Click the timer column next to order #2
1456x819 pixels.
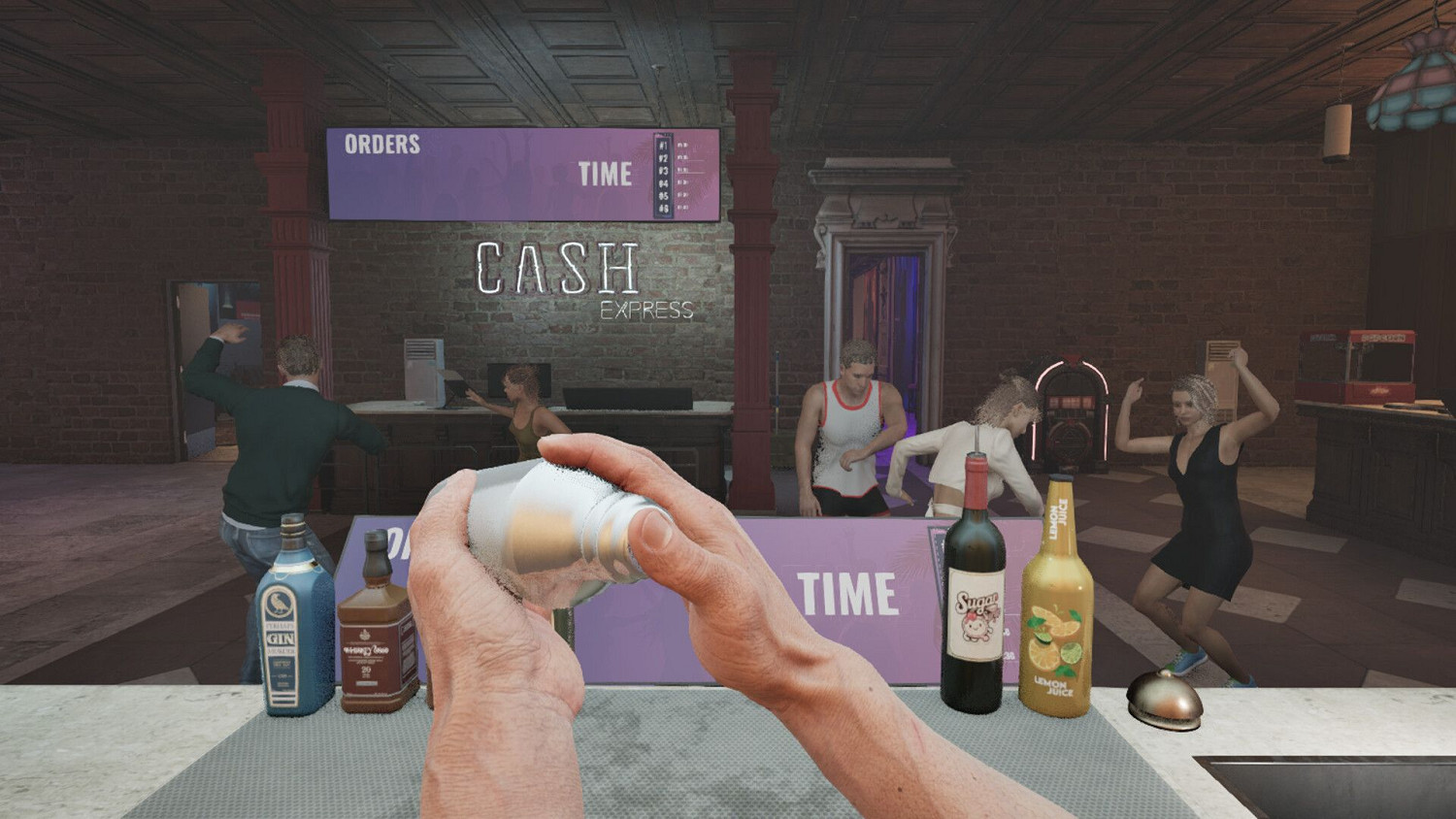[x=685, y=157]
